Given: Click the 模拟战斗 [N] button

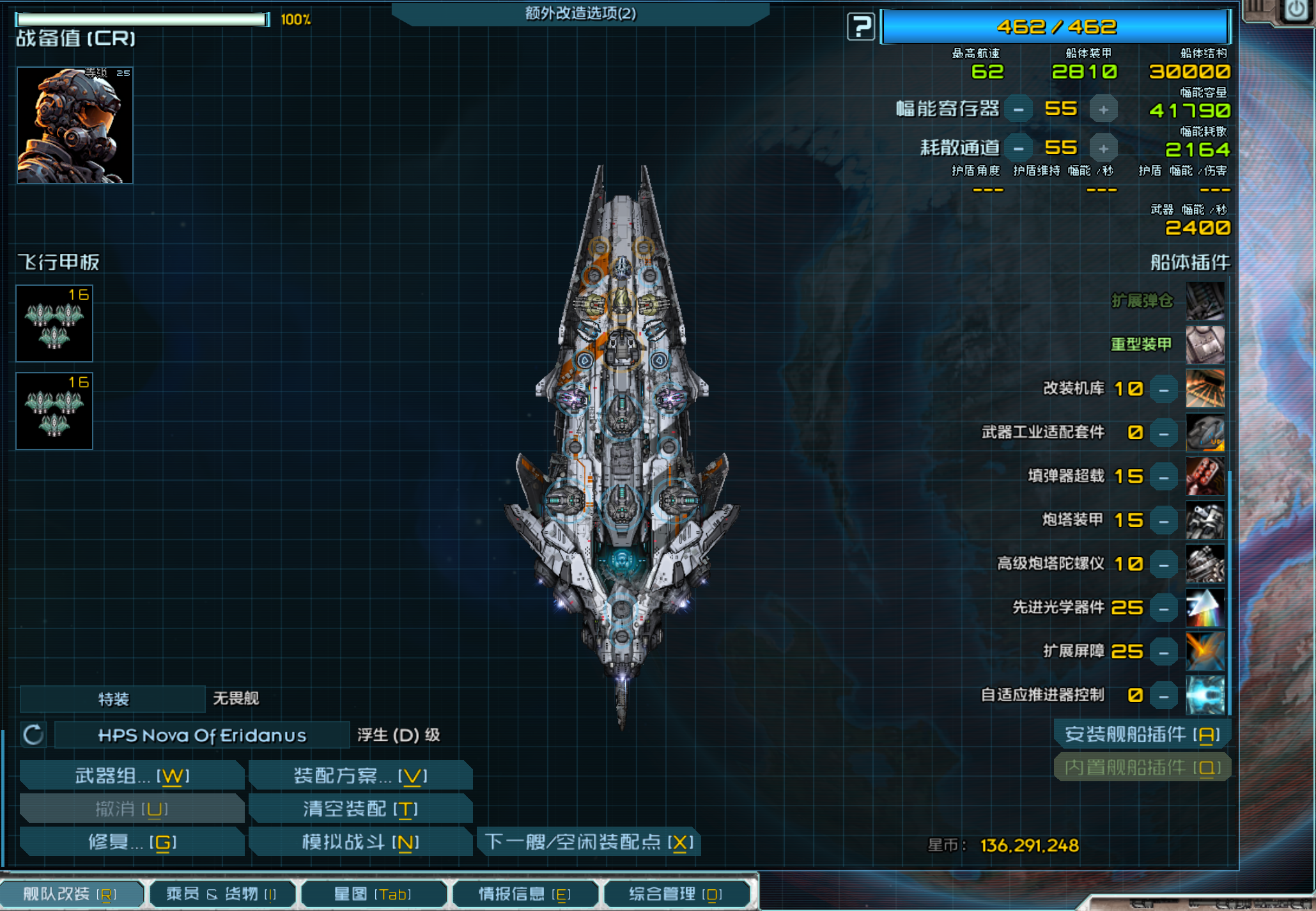Looking at the screenshot, I should (x=360, y=843).
